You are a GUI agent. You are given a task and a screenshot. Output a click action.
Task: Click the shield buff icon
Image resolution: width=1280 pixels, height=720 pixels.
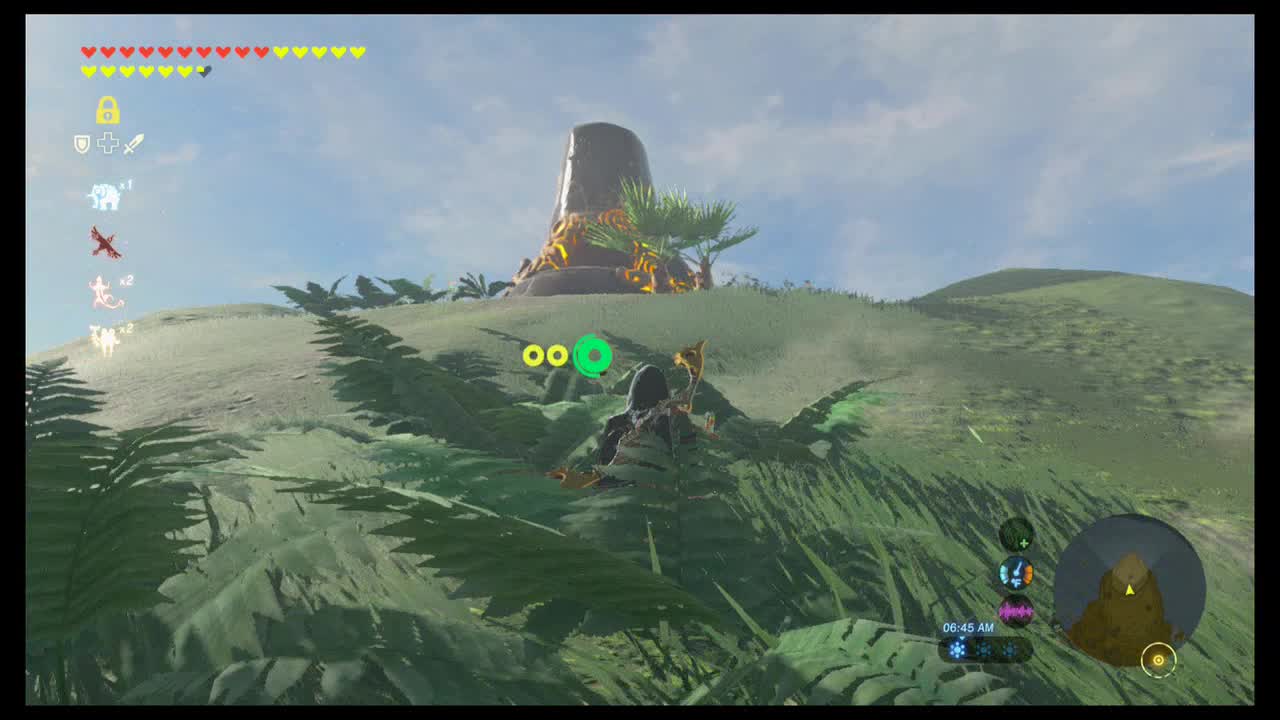[x=81, y=142]
